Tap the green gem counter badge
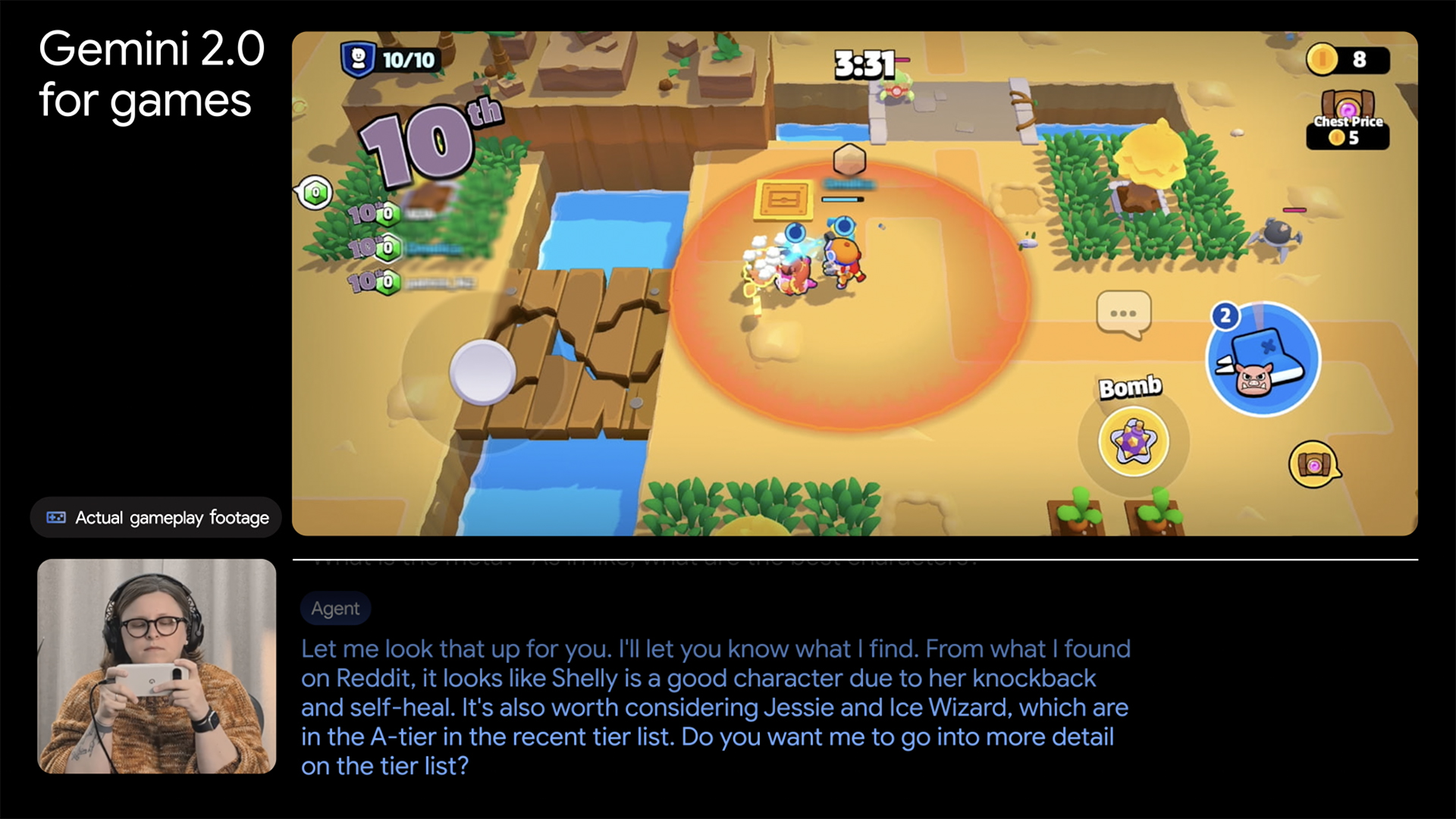 [x=315, y=193]
